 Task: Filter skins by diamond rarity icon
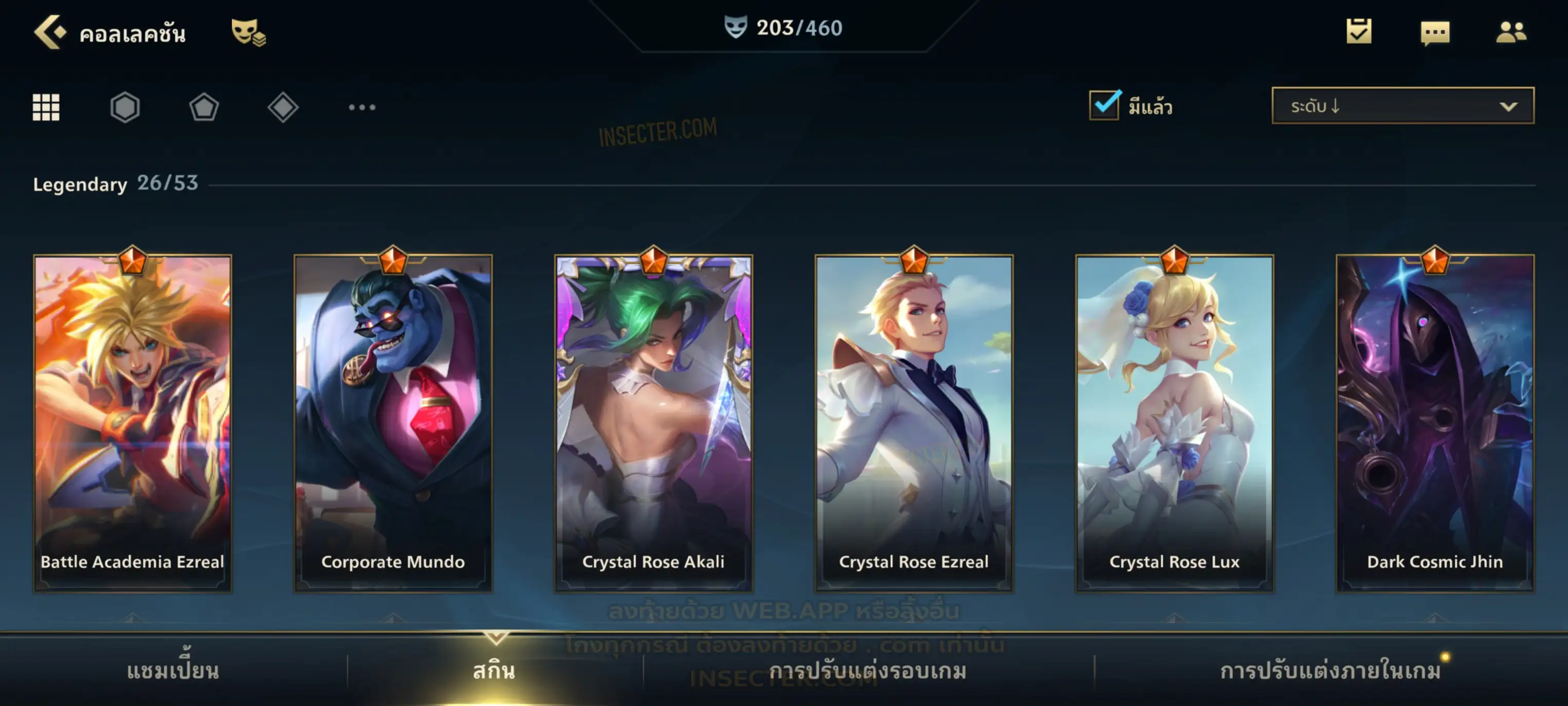coord(283,108)
